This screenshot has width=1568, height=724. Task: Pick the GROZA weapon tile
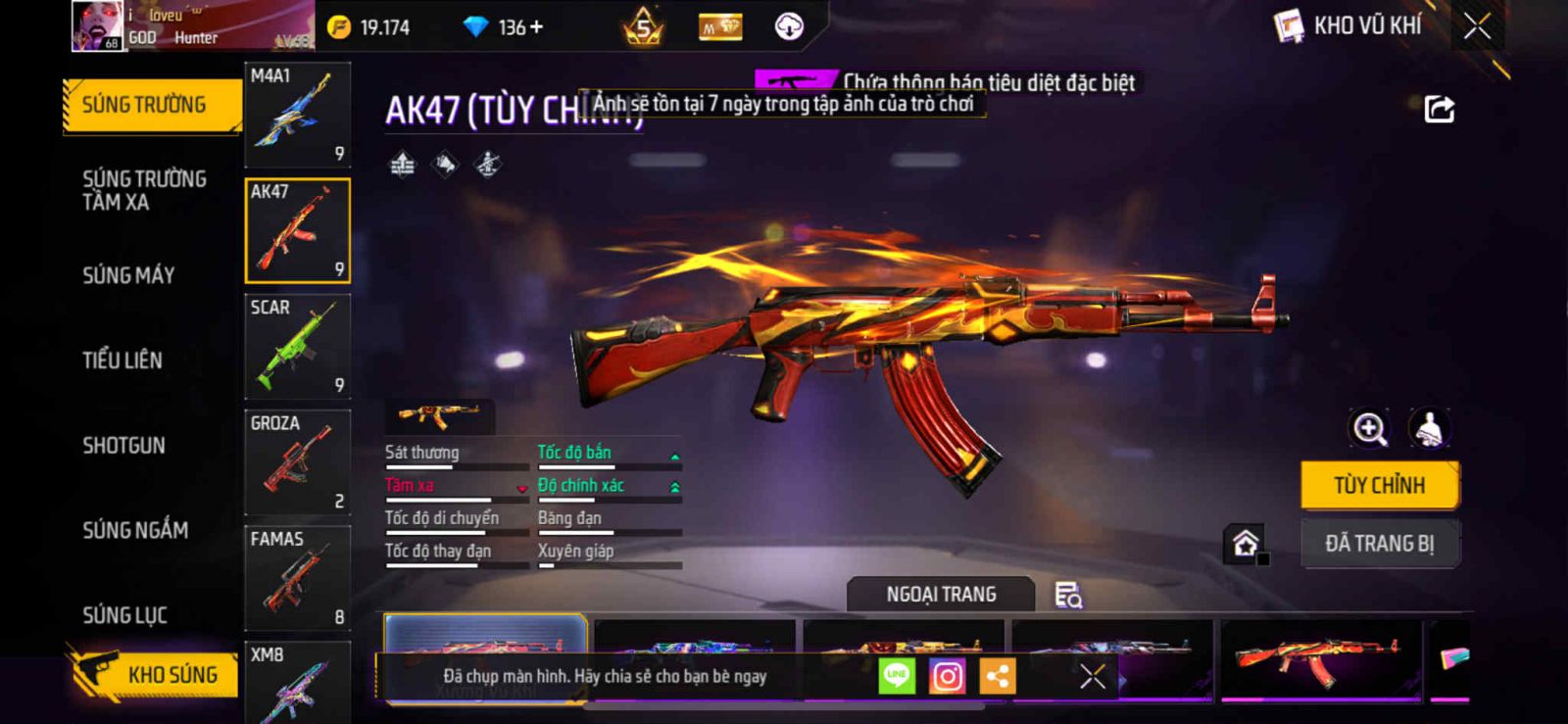pos(297,461)
